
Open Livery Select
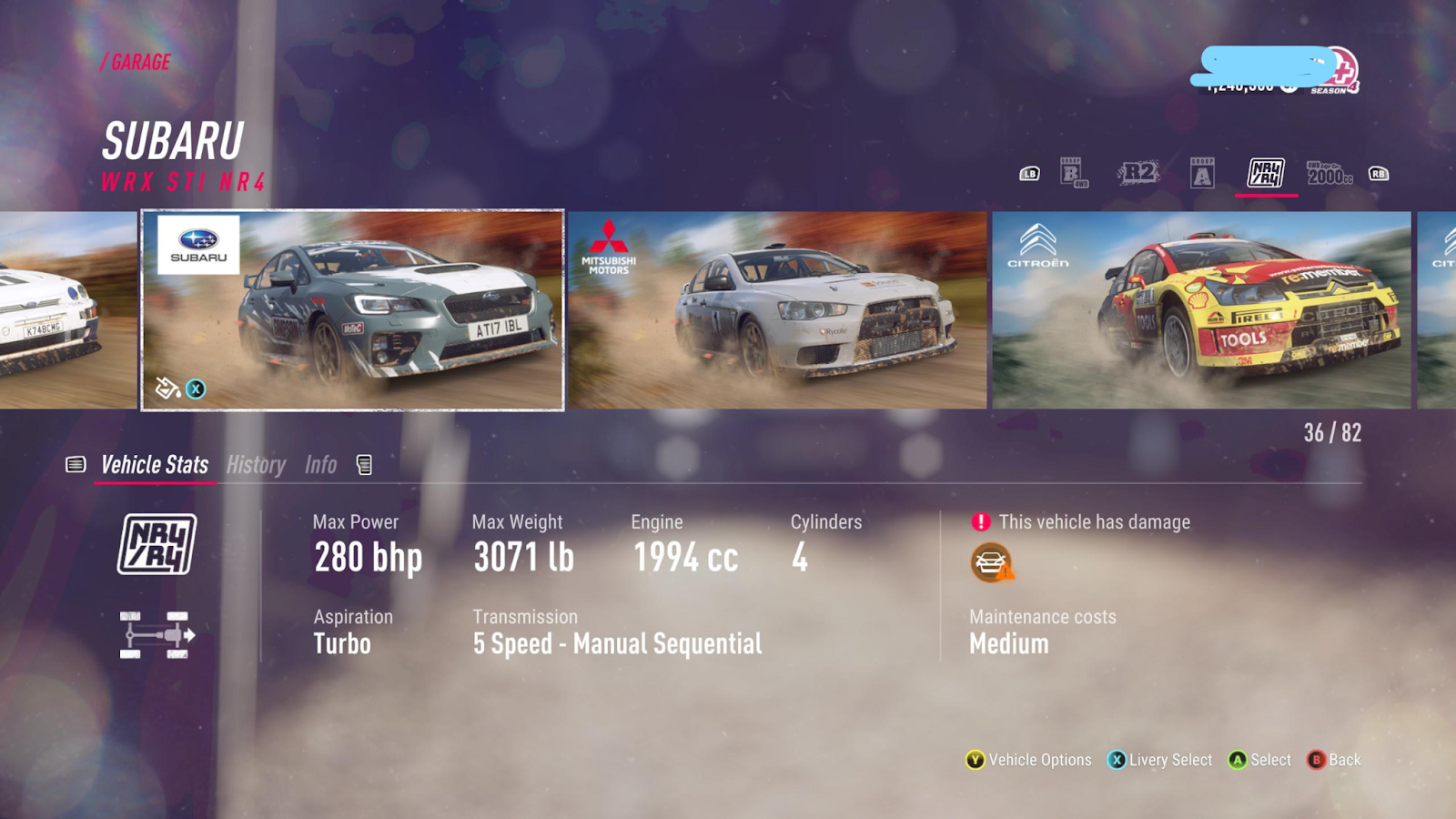(x=1160, y=760)
